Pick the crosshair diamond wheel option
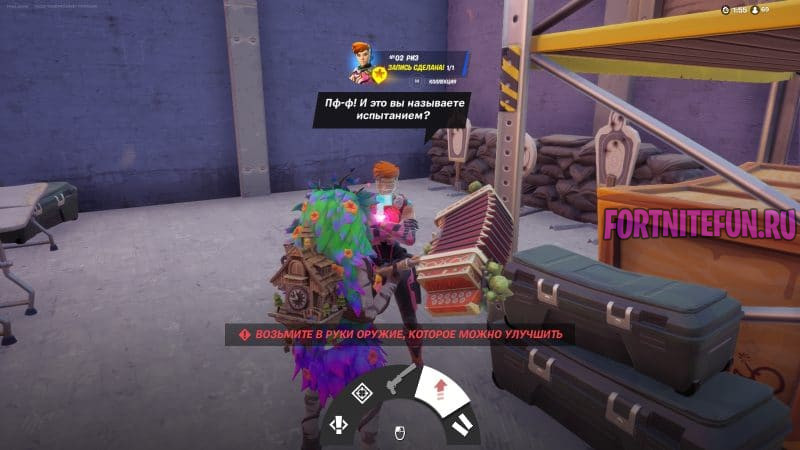 click(x=363, y=392)
